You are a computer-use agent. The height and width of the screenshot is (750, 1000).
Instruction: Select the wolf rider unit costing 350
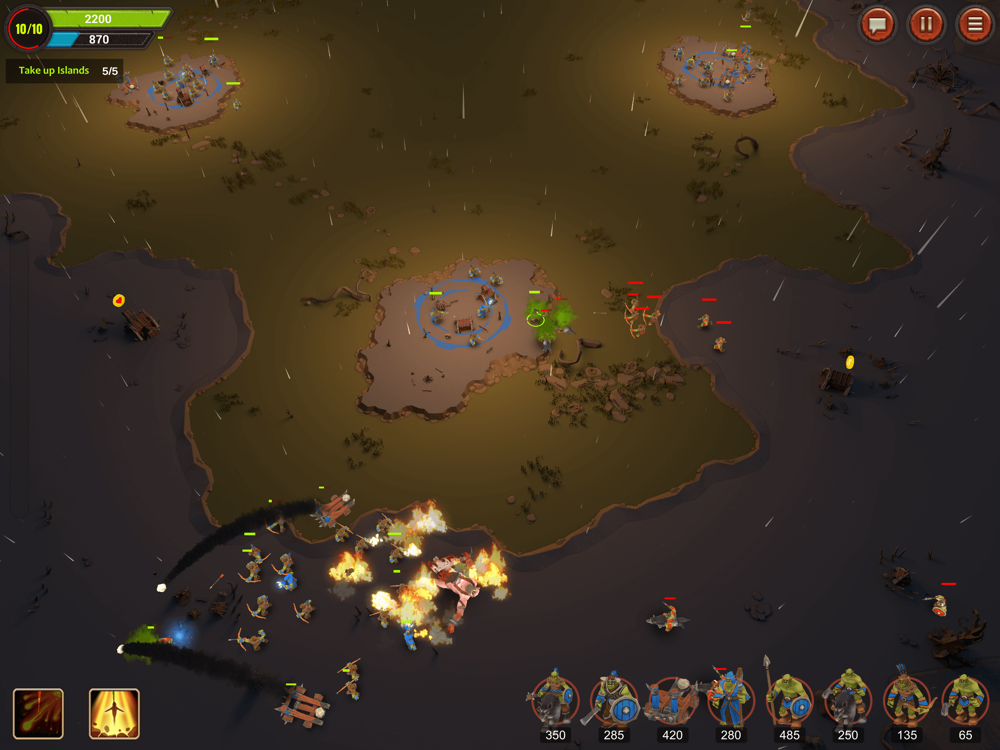555,702
